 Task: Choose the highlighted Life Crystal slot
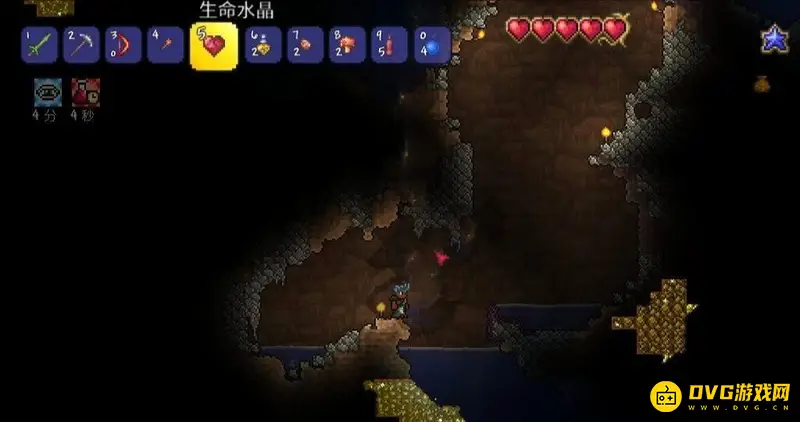[x=214, y=46]
